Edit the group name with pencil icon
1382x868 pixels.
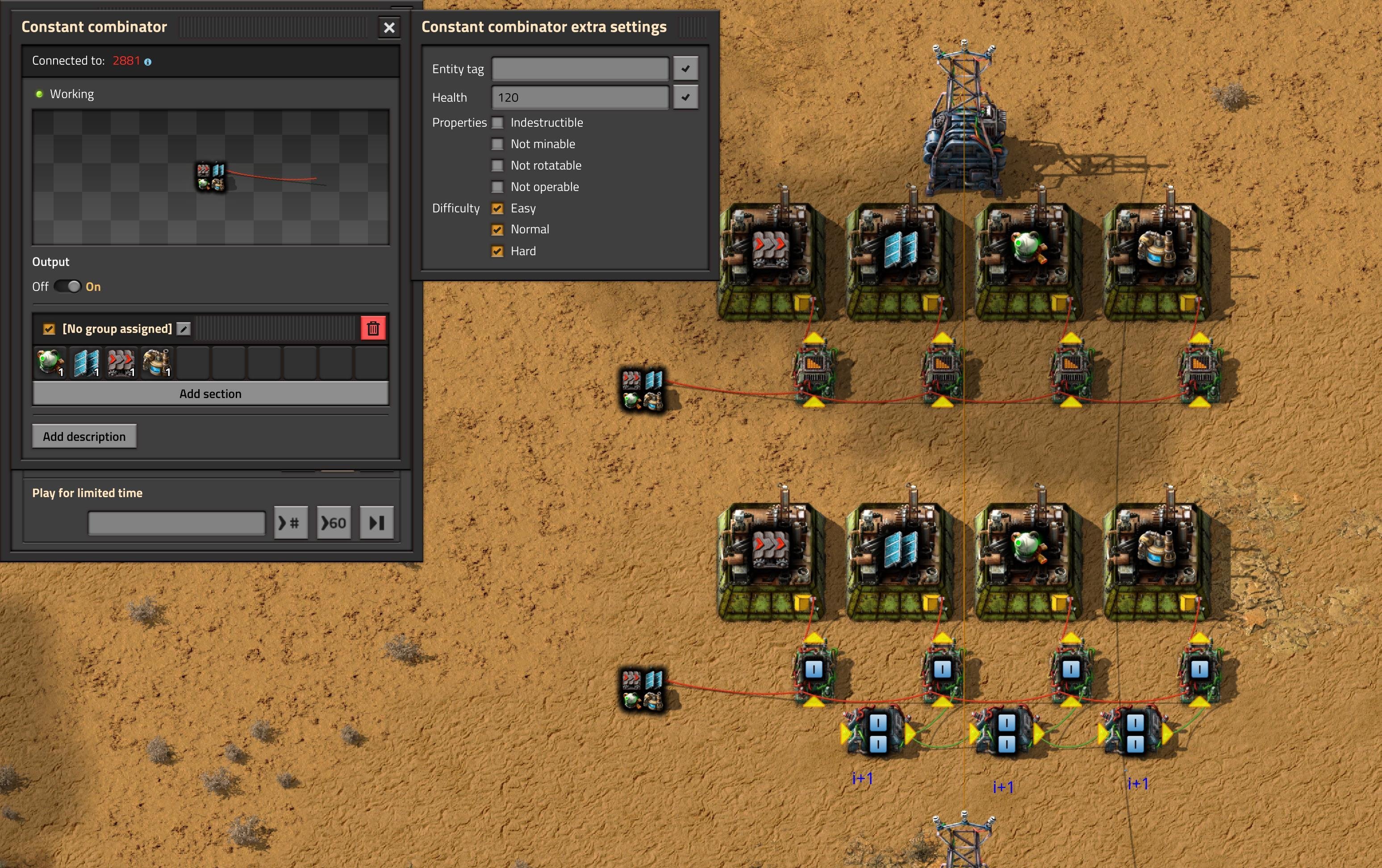(184, 329)
